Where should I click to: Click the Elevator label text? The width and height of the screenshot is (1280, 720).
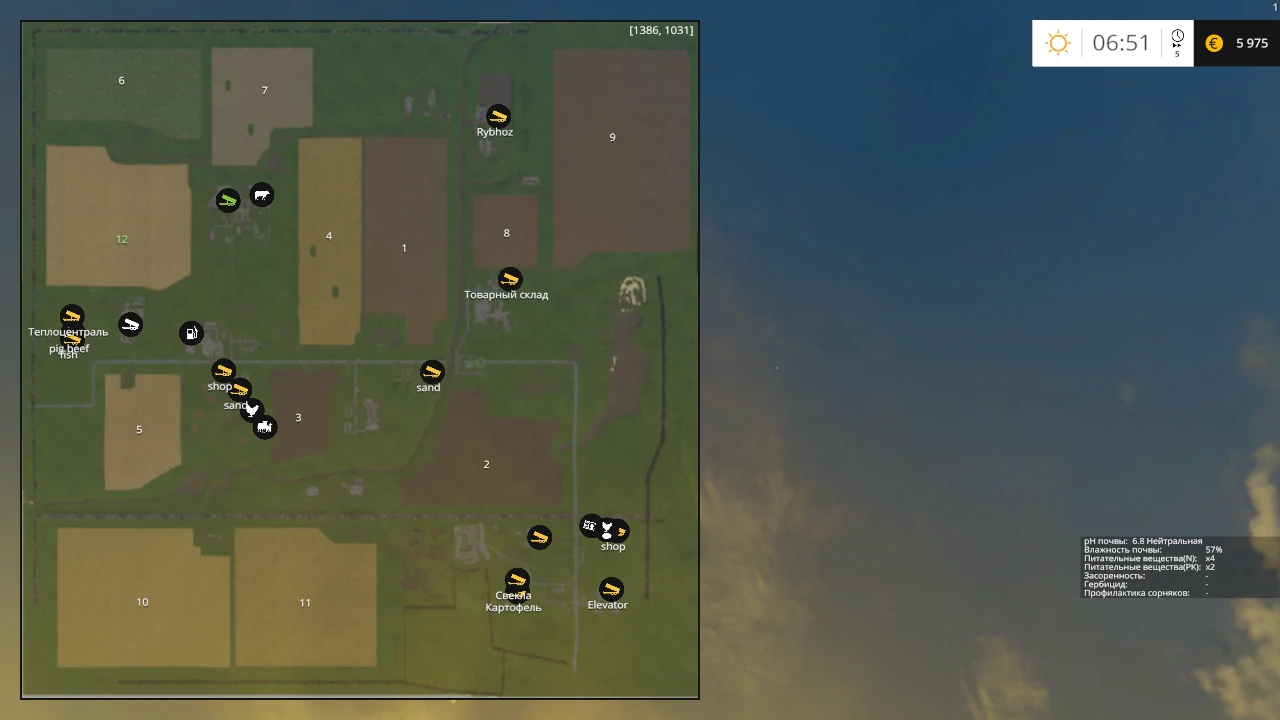tap(608, 604)
